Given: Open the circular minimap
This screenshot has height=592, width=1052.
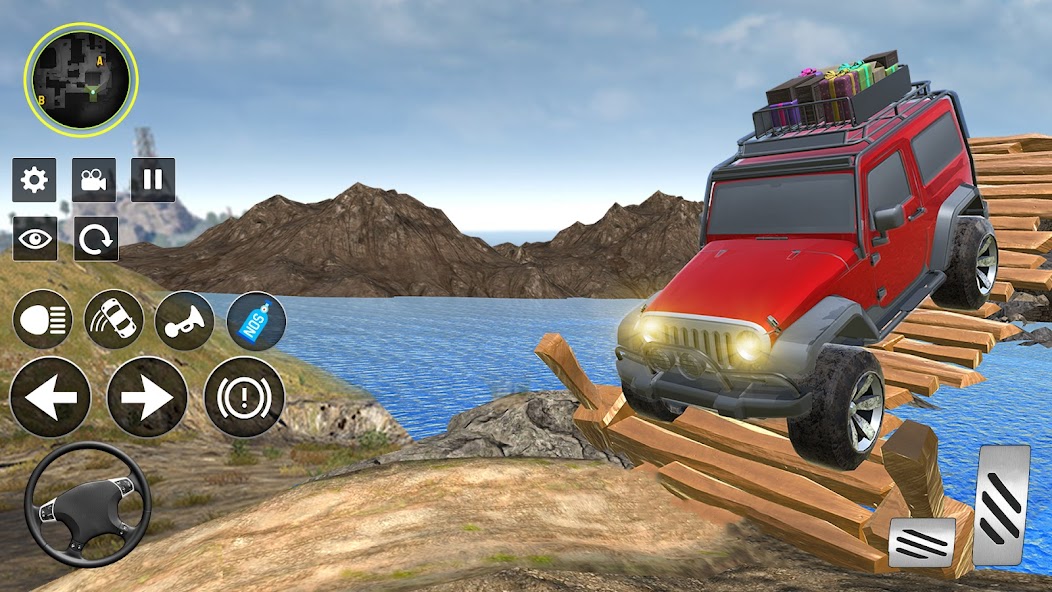Looking at the screenshot, I should tap(80, 80).
